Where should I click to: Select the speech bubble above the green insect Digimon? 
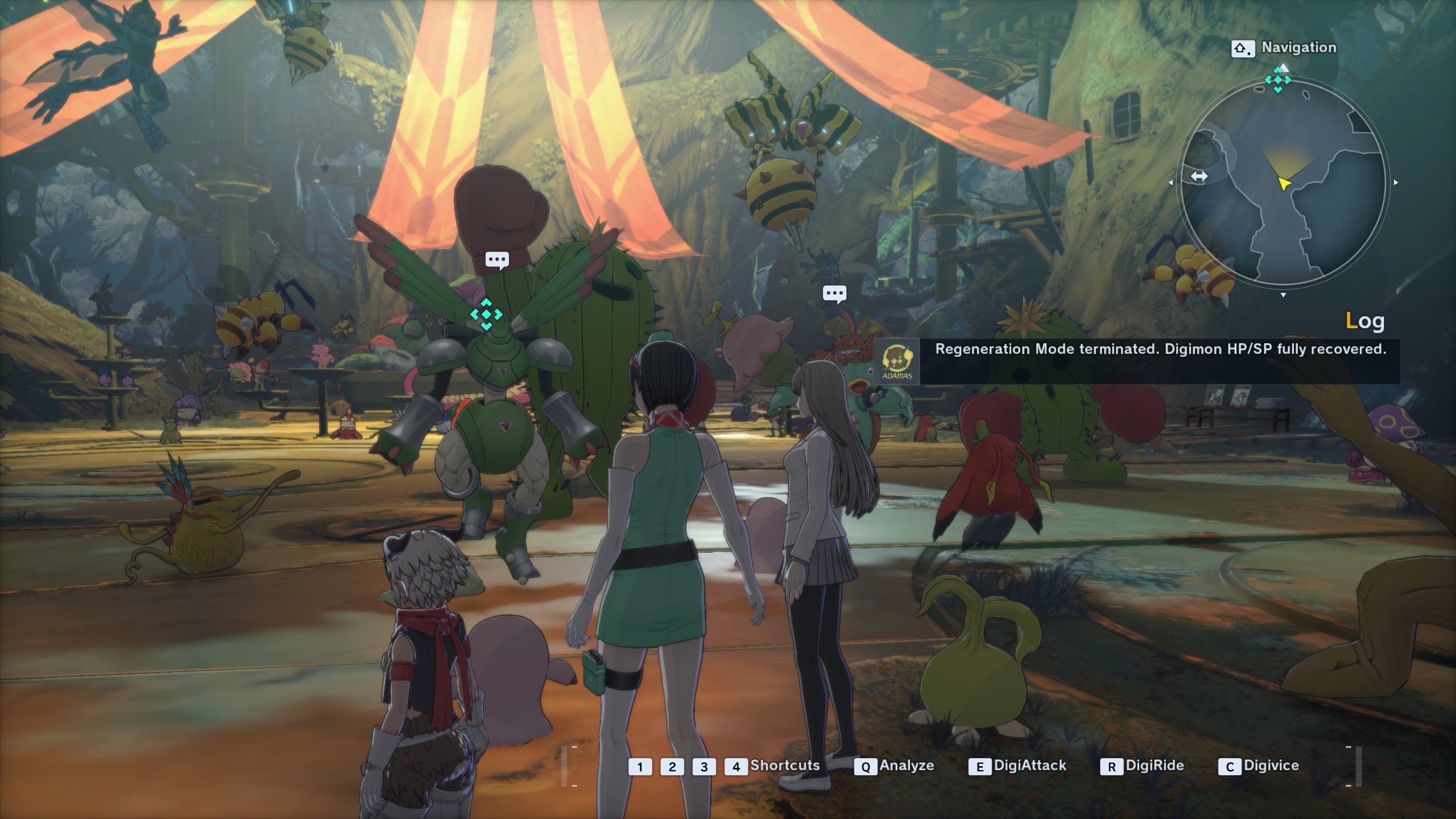(497, 260)
